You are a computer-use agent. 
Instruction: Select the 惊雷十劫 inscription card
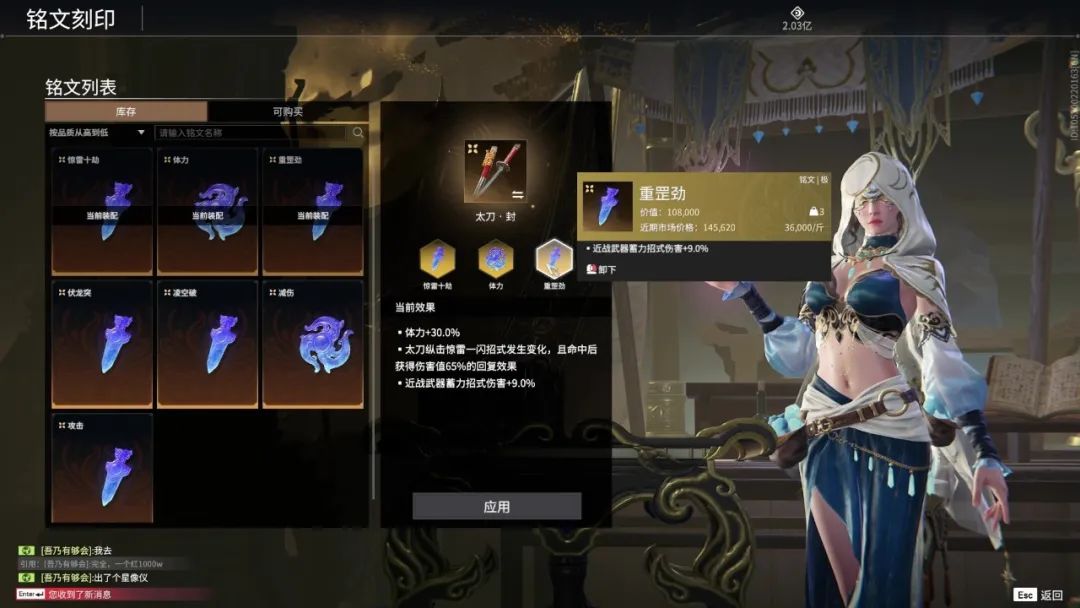point(102,211)
